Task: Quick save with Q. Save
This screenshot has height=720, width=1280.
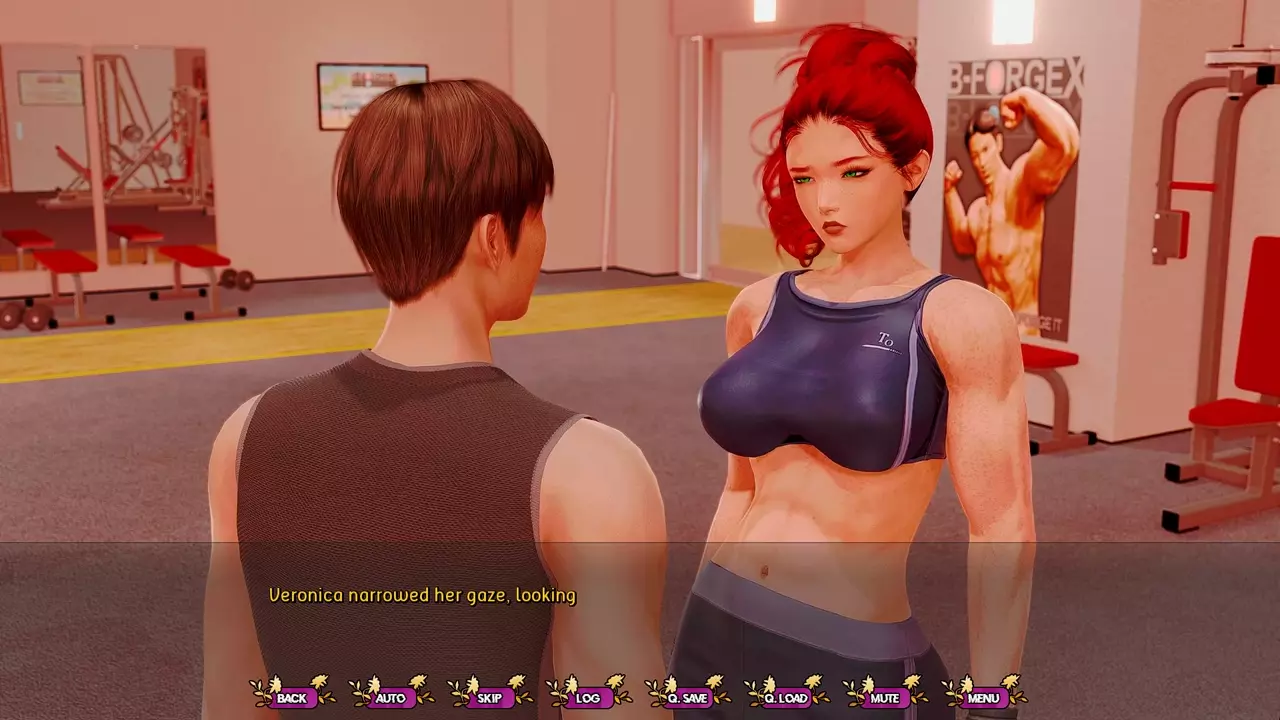Action: (x=687, y=698)
